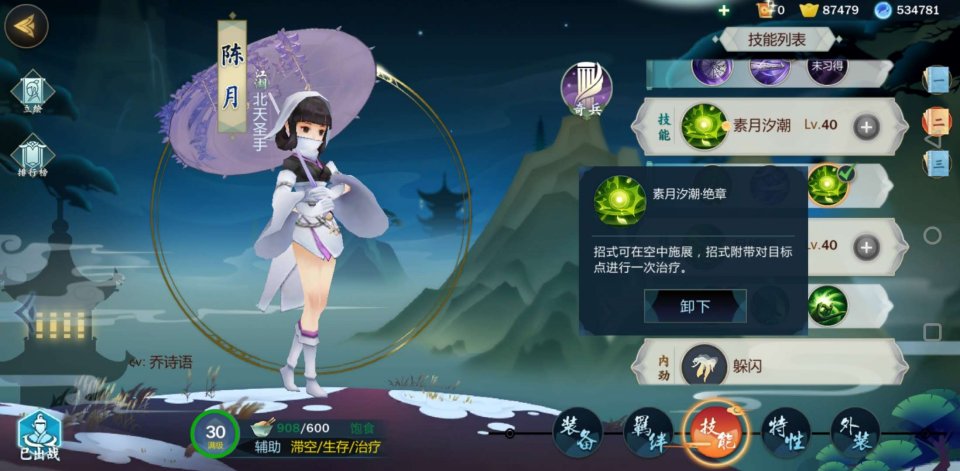Image resolution: width=960 pixels, height=471 pixels.
Task: Select the 躲闪 inner skill icon
Action: (x=704, y=366)
